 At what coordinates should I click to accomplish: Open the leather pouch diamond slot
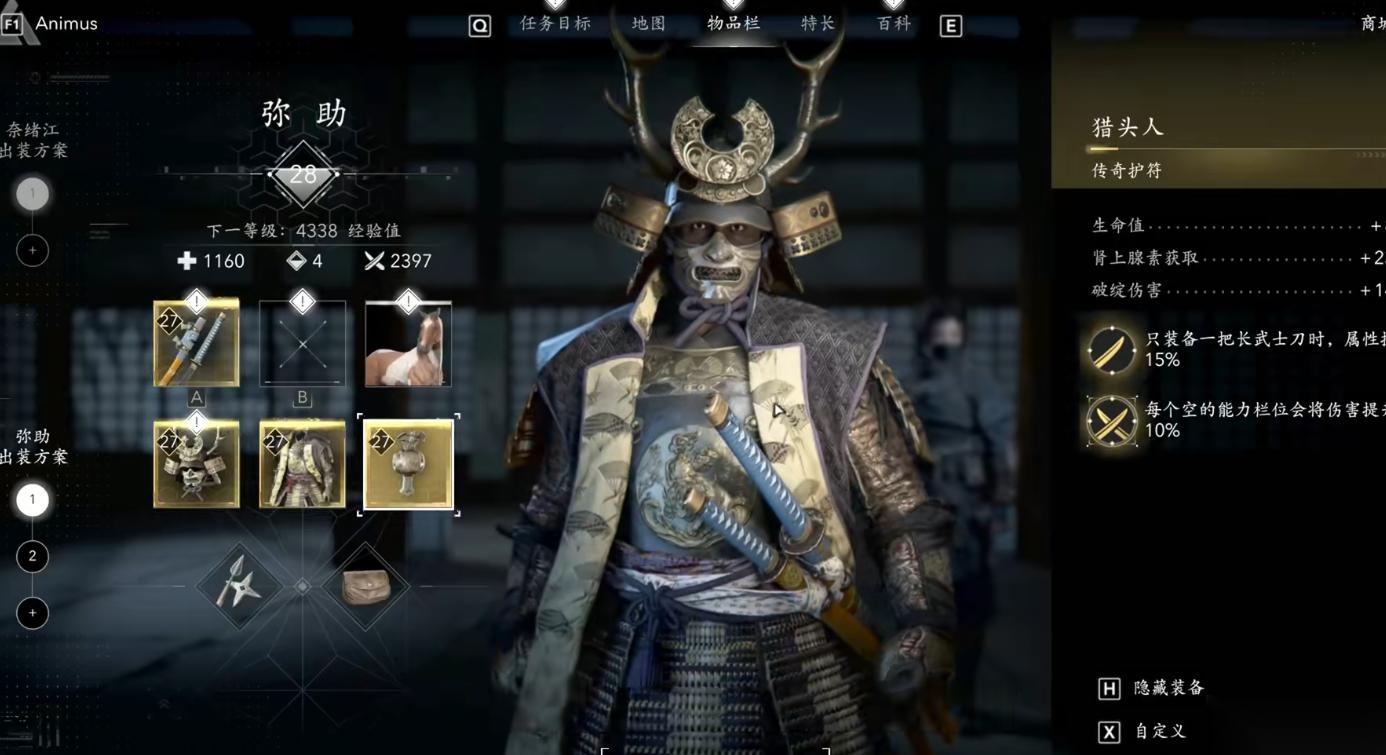pyautogui.click(x=366, y=586)
